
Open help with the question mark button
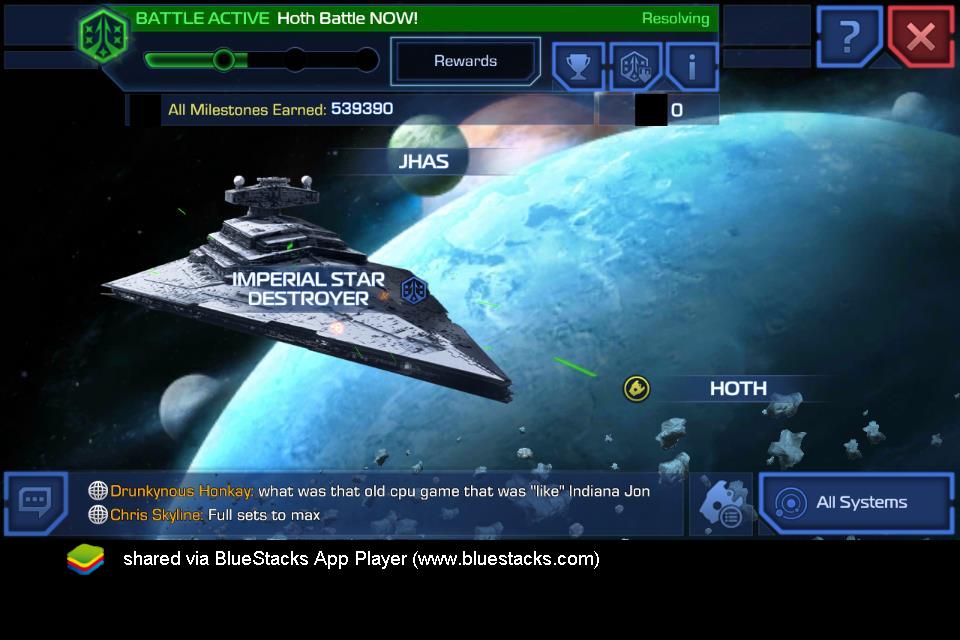pyautogui.click(x=849, y=38)
